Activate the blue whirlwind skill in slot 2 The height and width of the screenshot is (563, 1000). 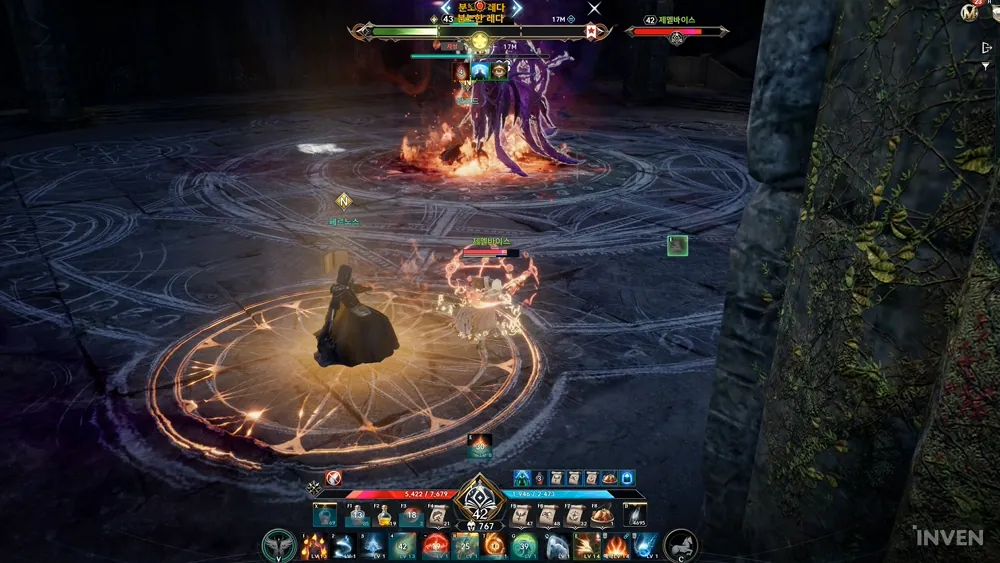click(344, 546)
